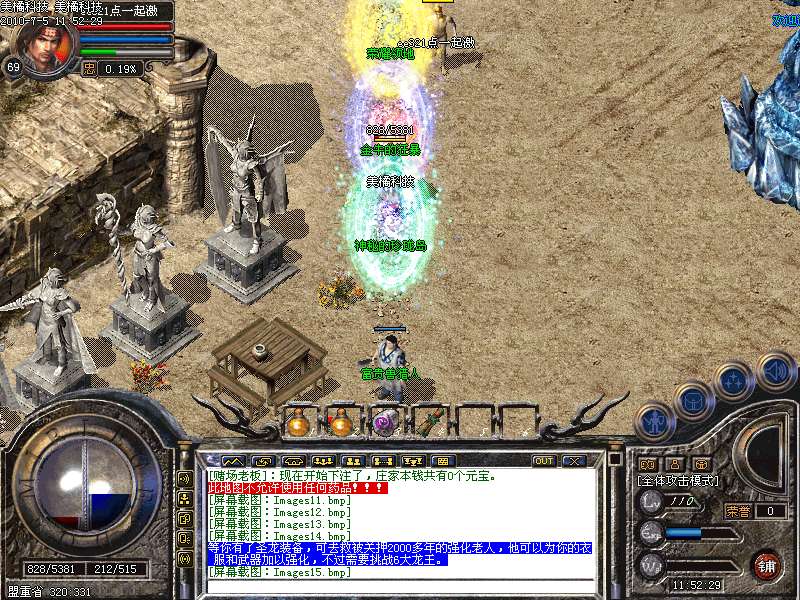800x600 pixels.
Task: Click the OUT button above chat
Action: point(544,461)
